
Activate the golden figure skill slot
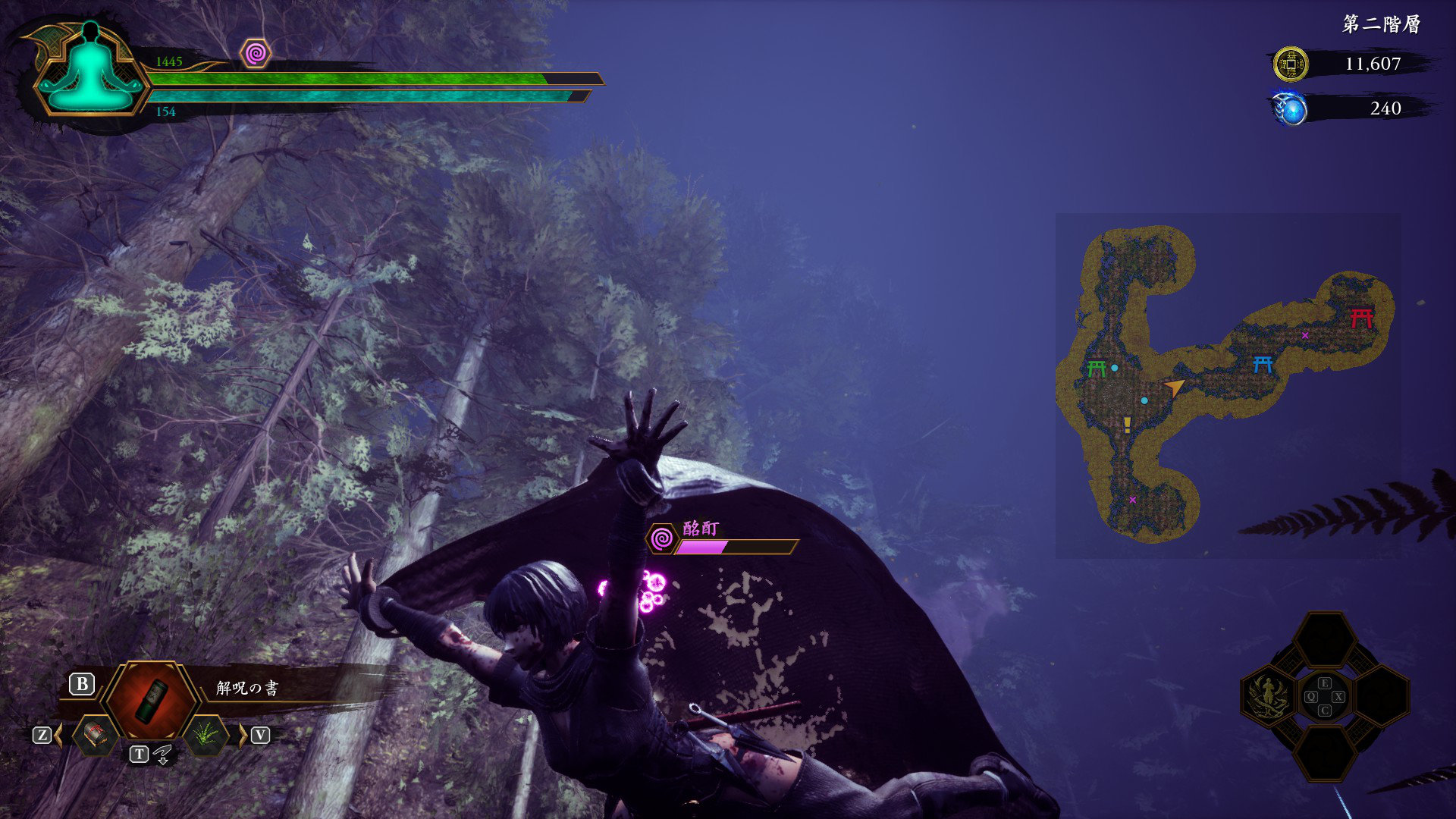point(1268,695)
